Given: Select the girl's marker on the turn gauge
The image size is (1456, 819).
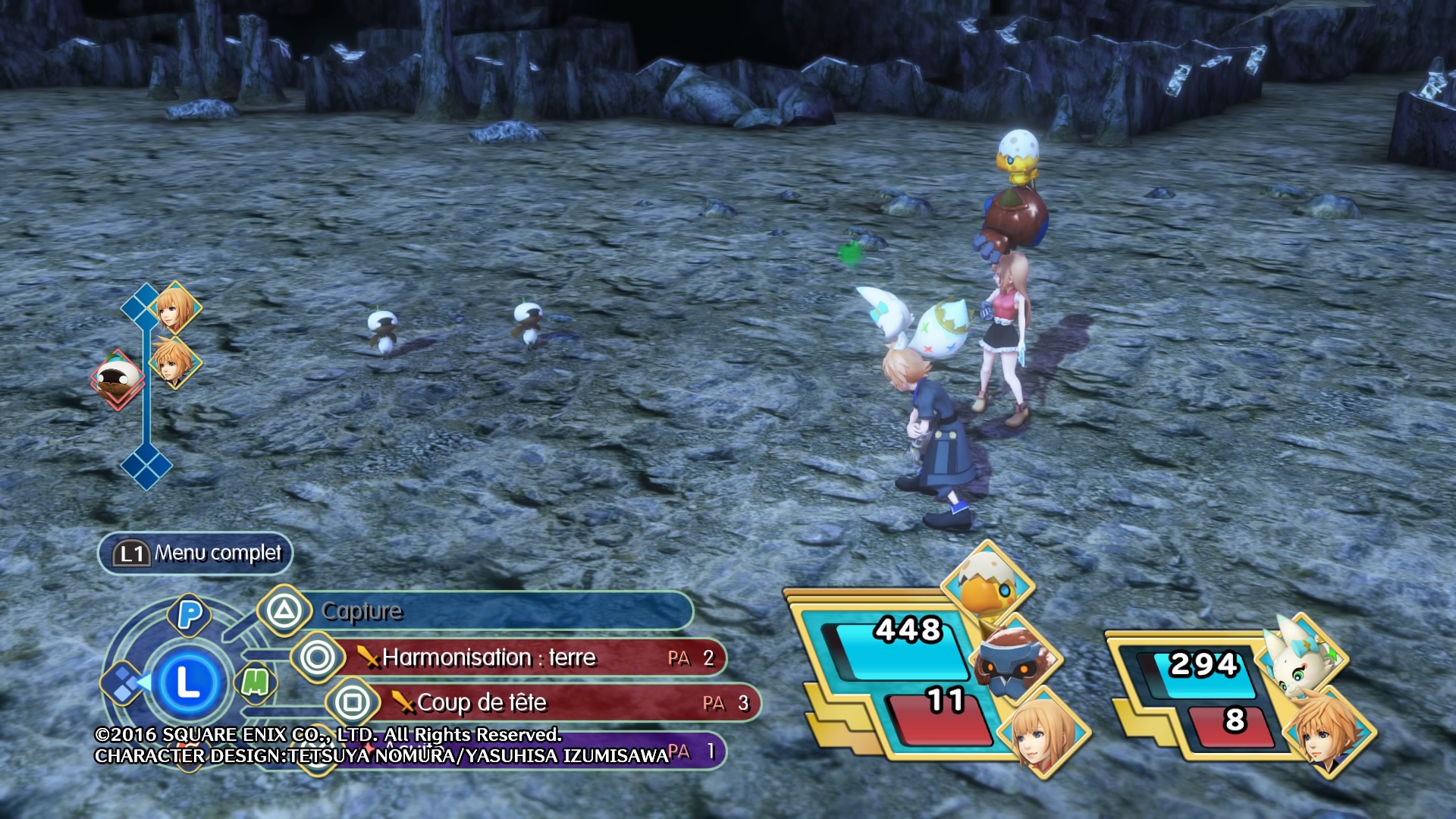Looking at the screenshot, I should (175, 307).
